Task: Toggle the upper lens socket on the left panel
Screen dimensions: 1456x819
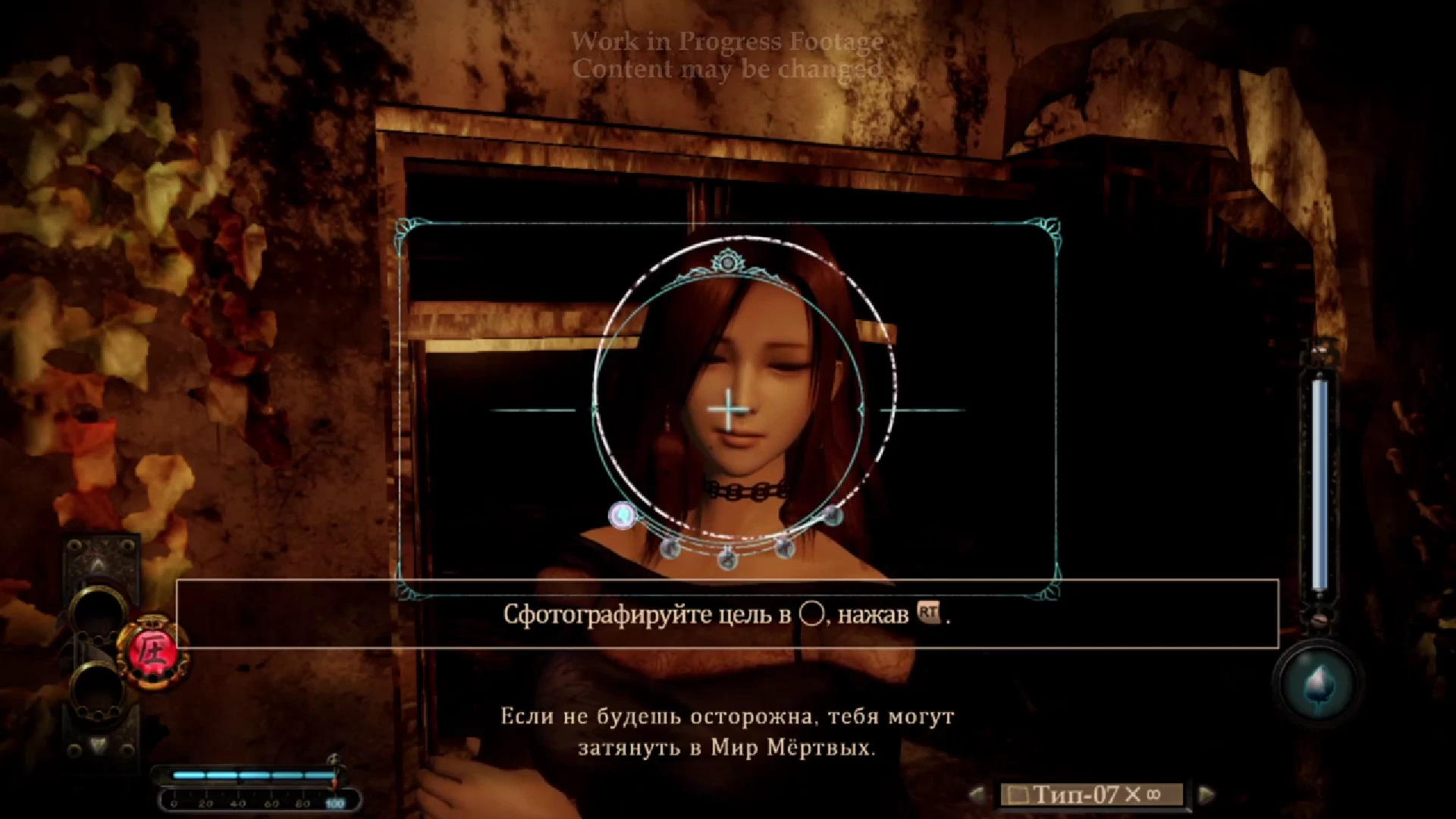Action: (97, 611)
